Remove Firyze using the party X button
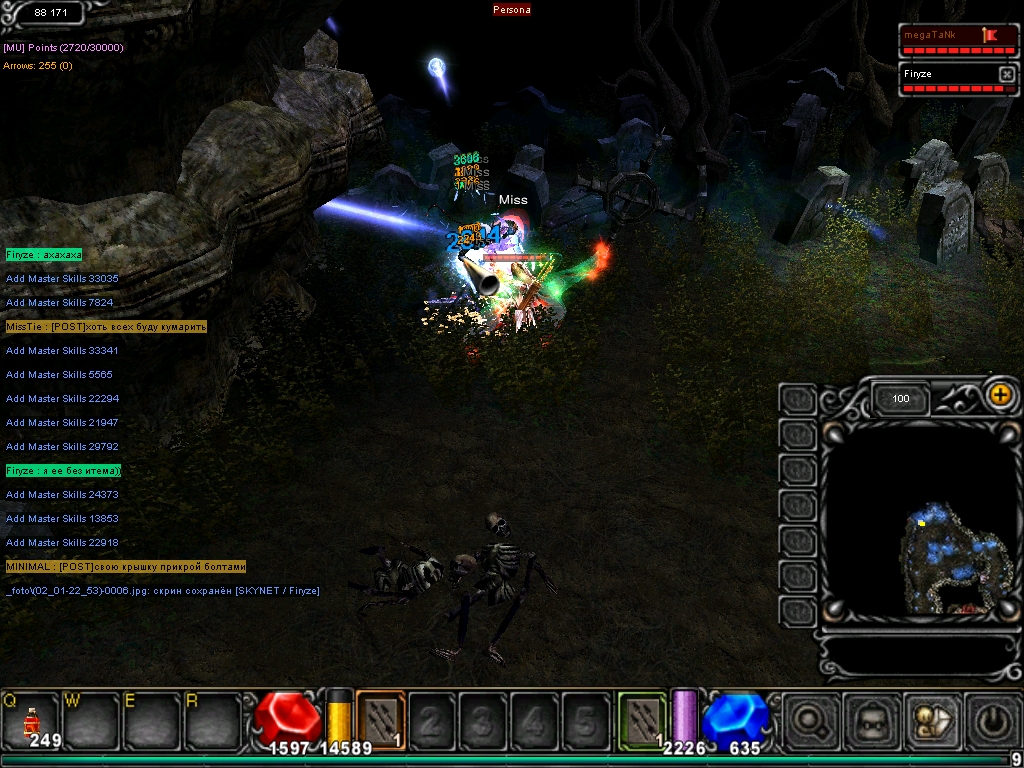This screenshot has width=1024, height=768. (x=1006, y=74)
